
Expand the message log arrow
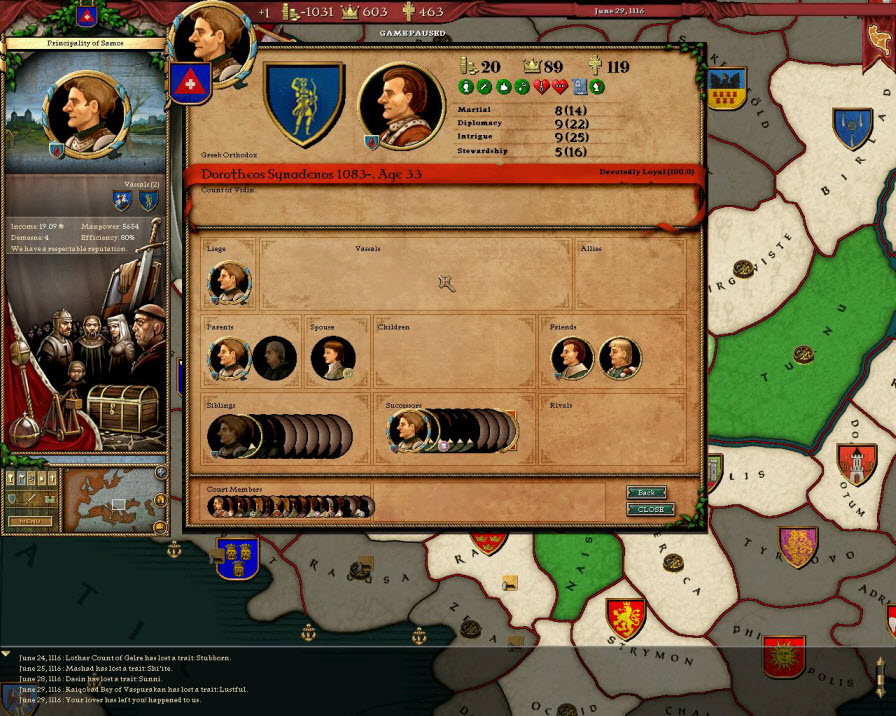[7, 654]
